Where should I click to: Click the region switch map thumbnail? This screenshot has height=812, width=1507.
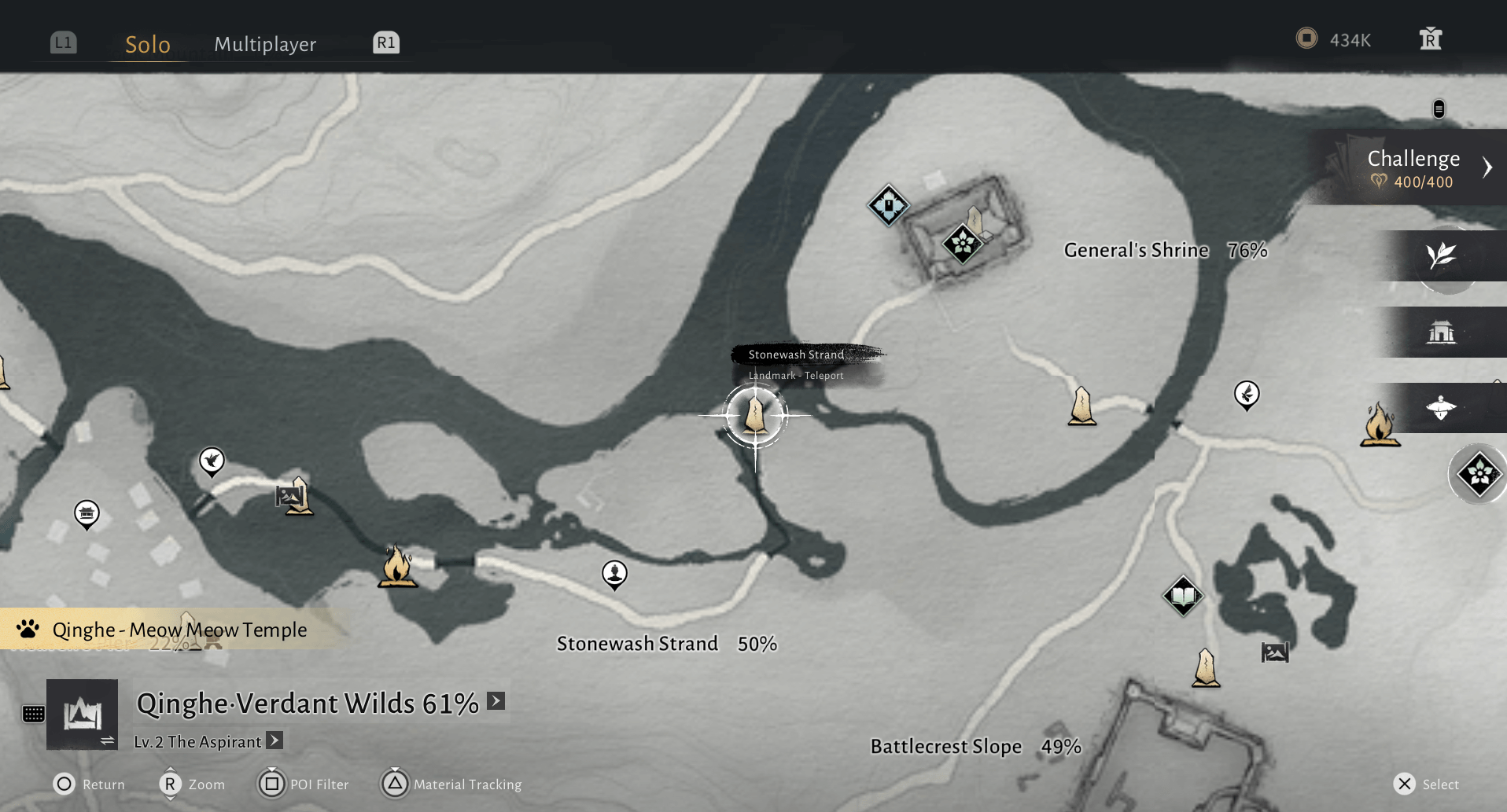tap(83, 714)
